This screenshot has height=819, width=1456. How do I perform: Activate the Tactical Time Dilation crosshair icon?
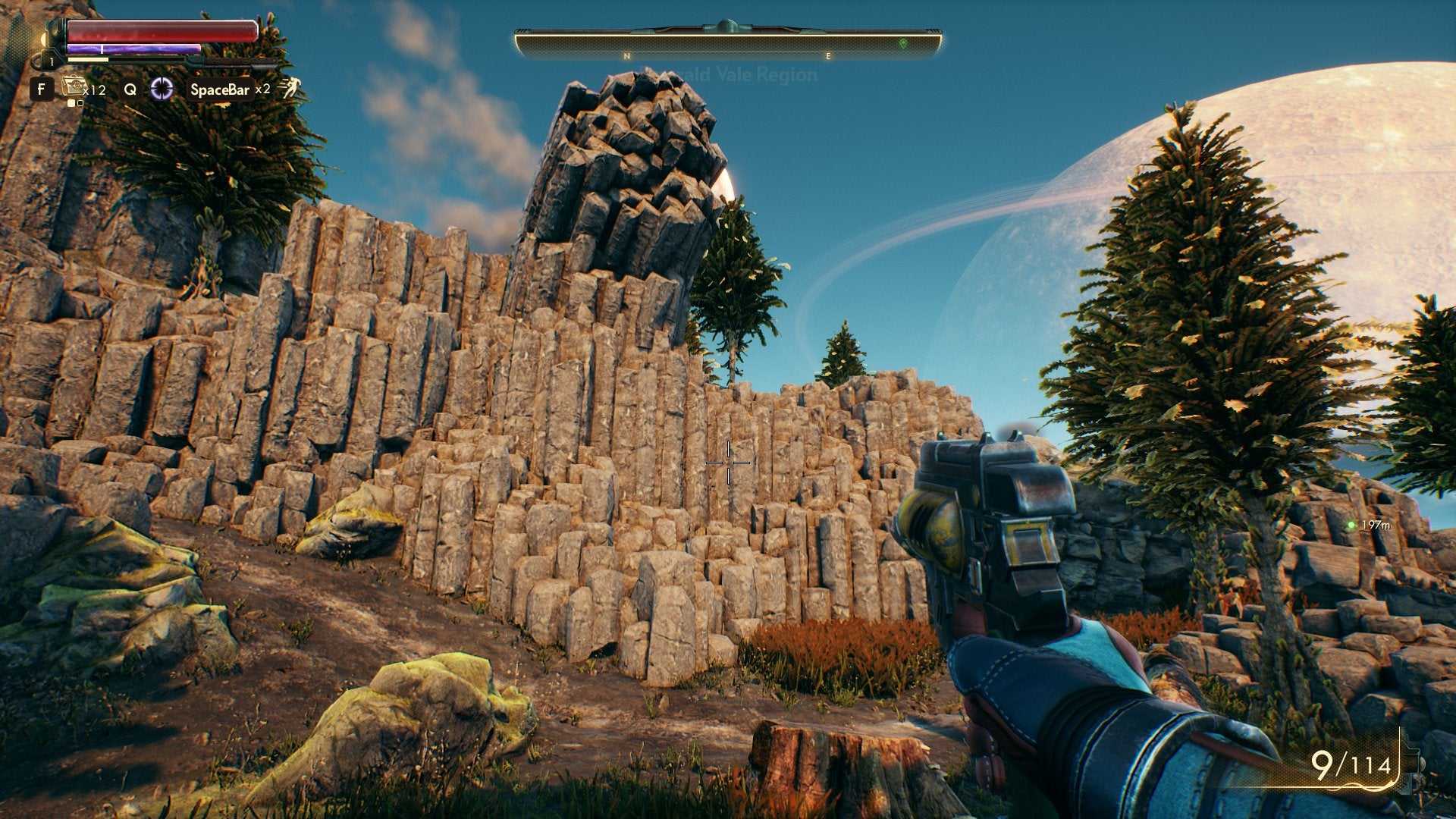pos(162,89)
